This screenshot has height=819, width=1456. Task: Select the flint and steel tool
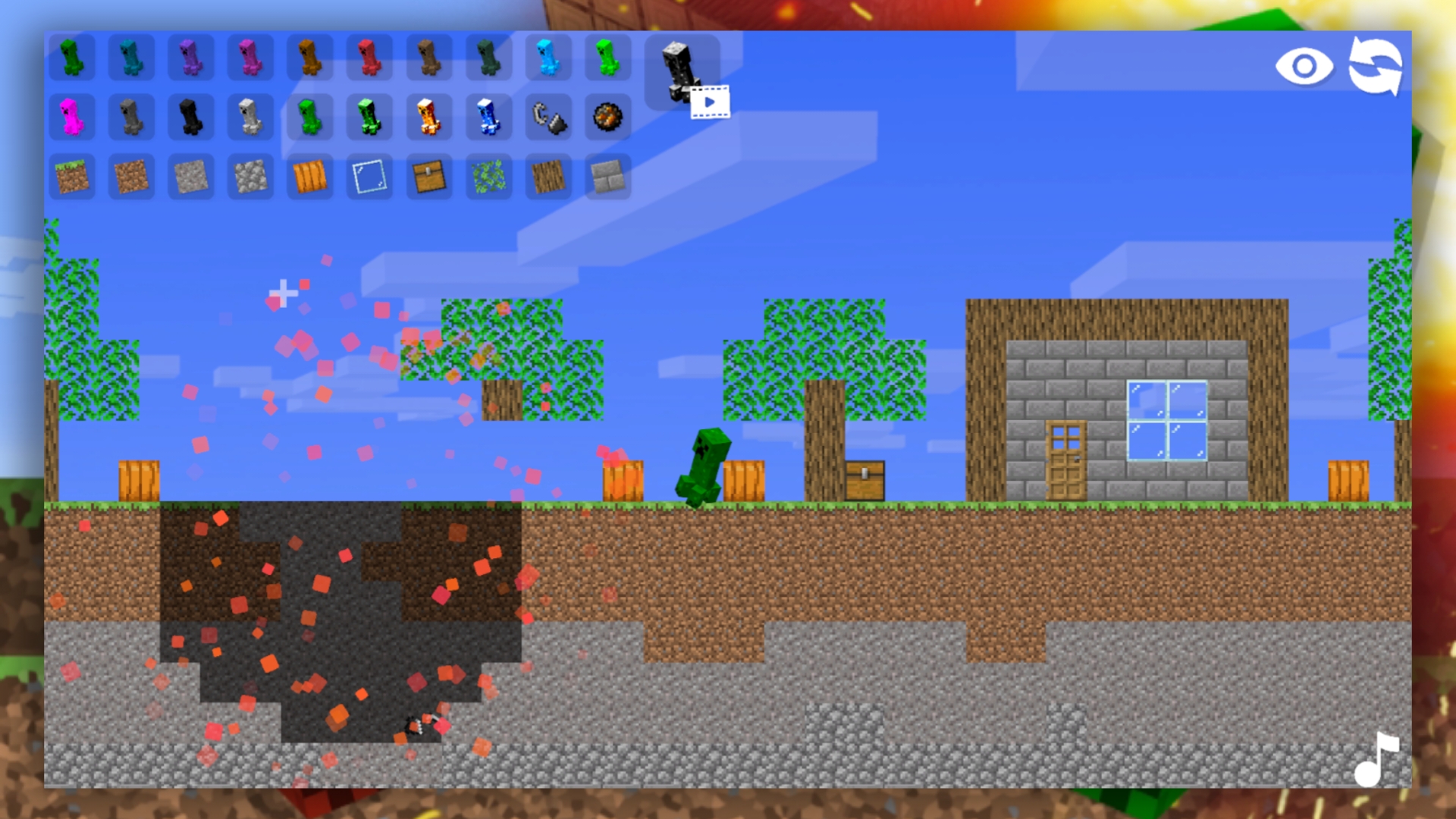tap(549, 118)
